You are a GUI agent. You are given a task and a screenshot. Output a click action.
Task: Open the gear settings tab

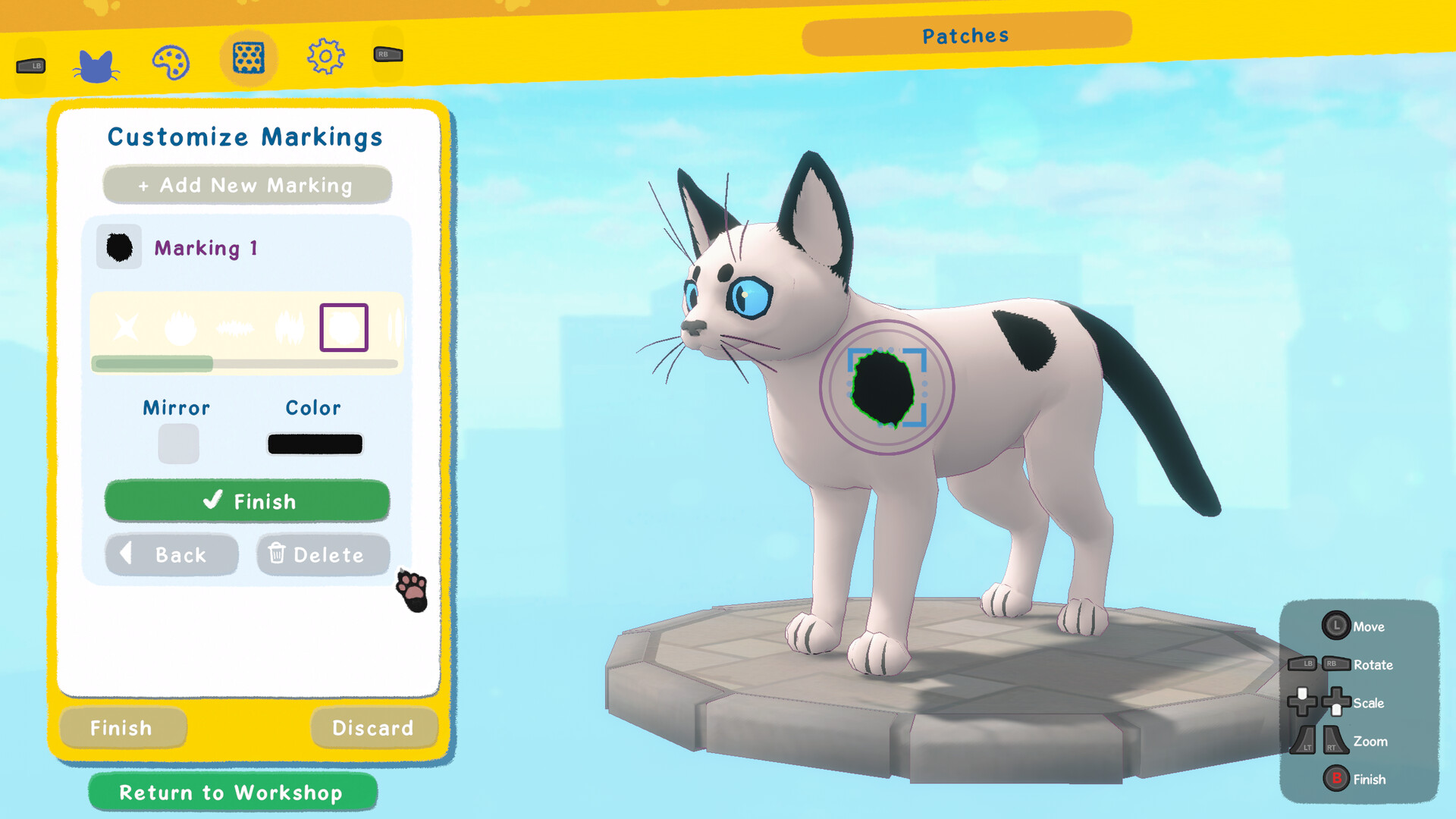pyautogui.click(x=326, y=56)
